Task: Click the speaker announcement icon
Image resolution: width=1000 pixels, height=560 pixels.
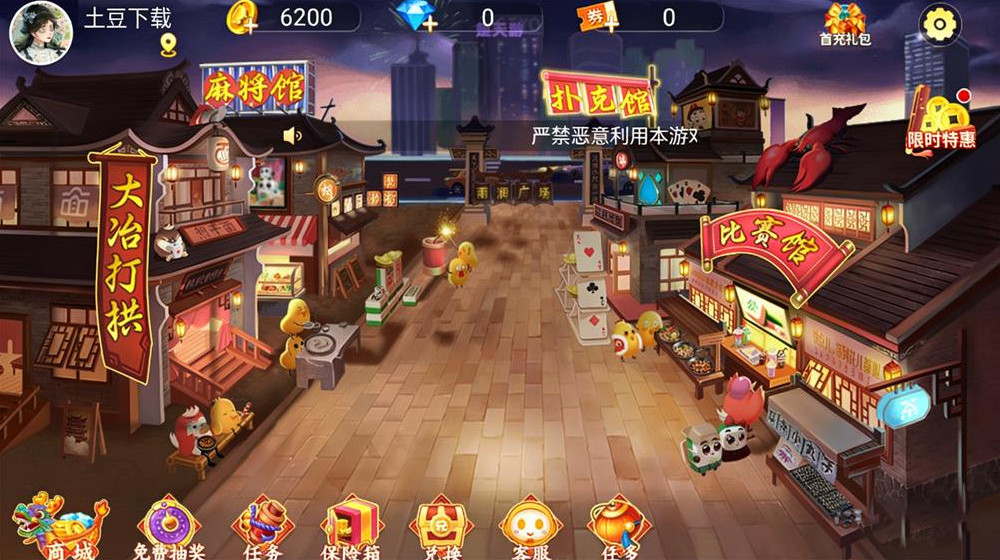Action: (x=292, y=135)
